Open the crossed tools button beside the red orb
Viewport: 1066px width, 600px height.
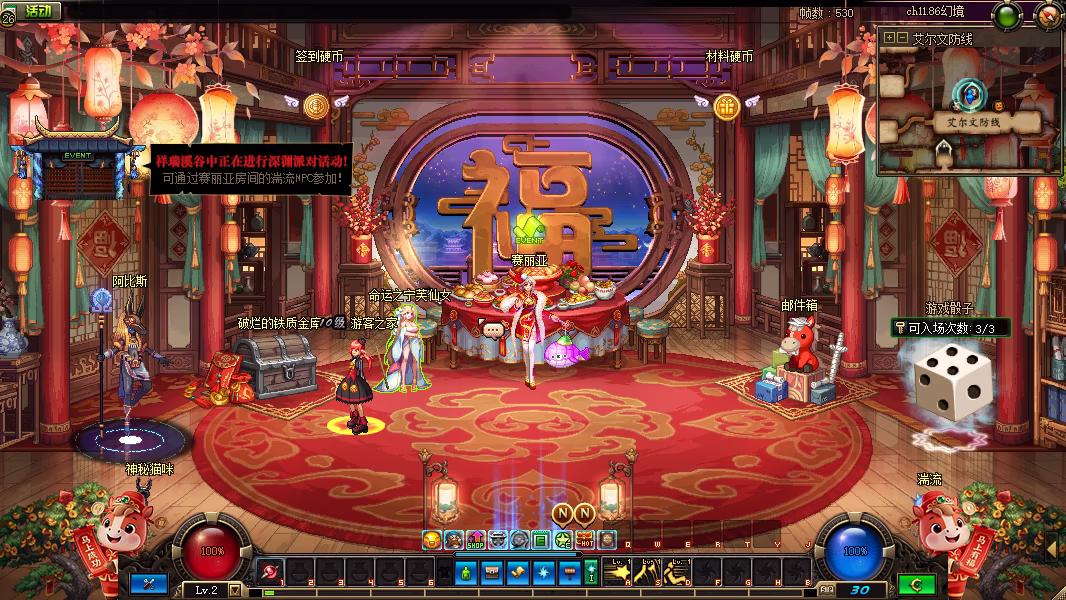(149, 583)
